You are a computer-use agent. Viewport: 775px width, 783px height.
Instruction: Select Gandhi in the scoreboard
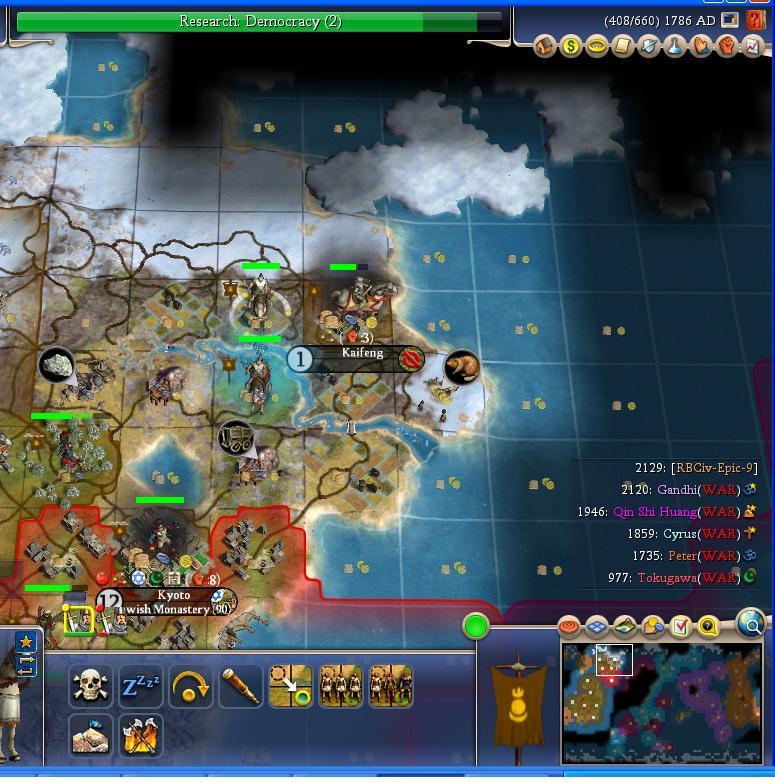point(679,490)
